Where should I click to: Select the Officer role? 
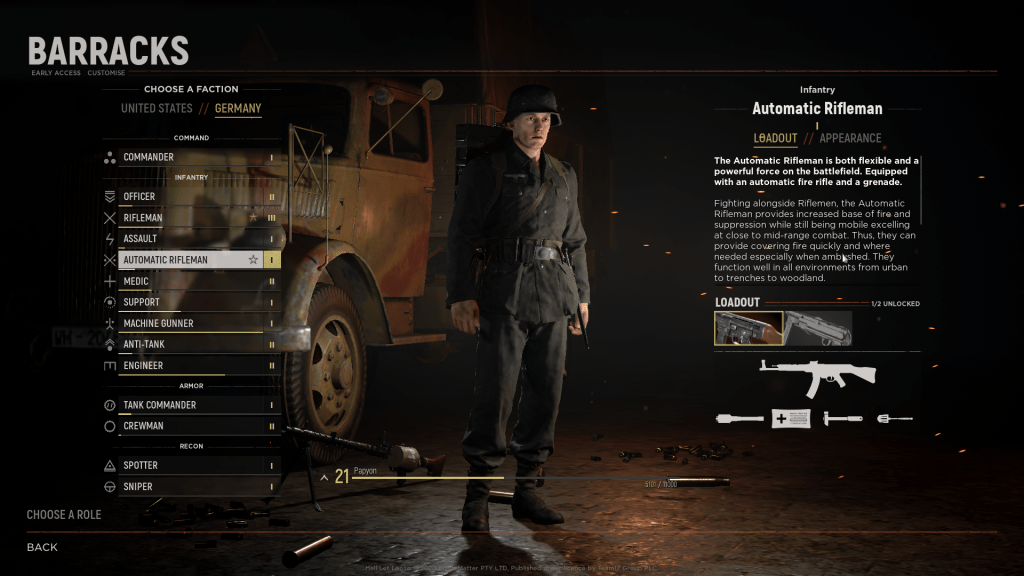click(190, 196)
